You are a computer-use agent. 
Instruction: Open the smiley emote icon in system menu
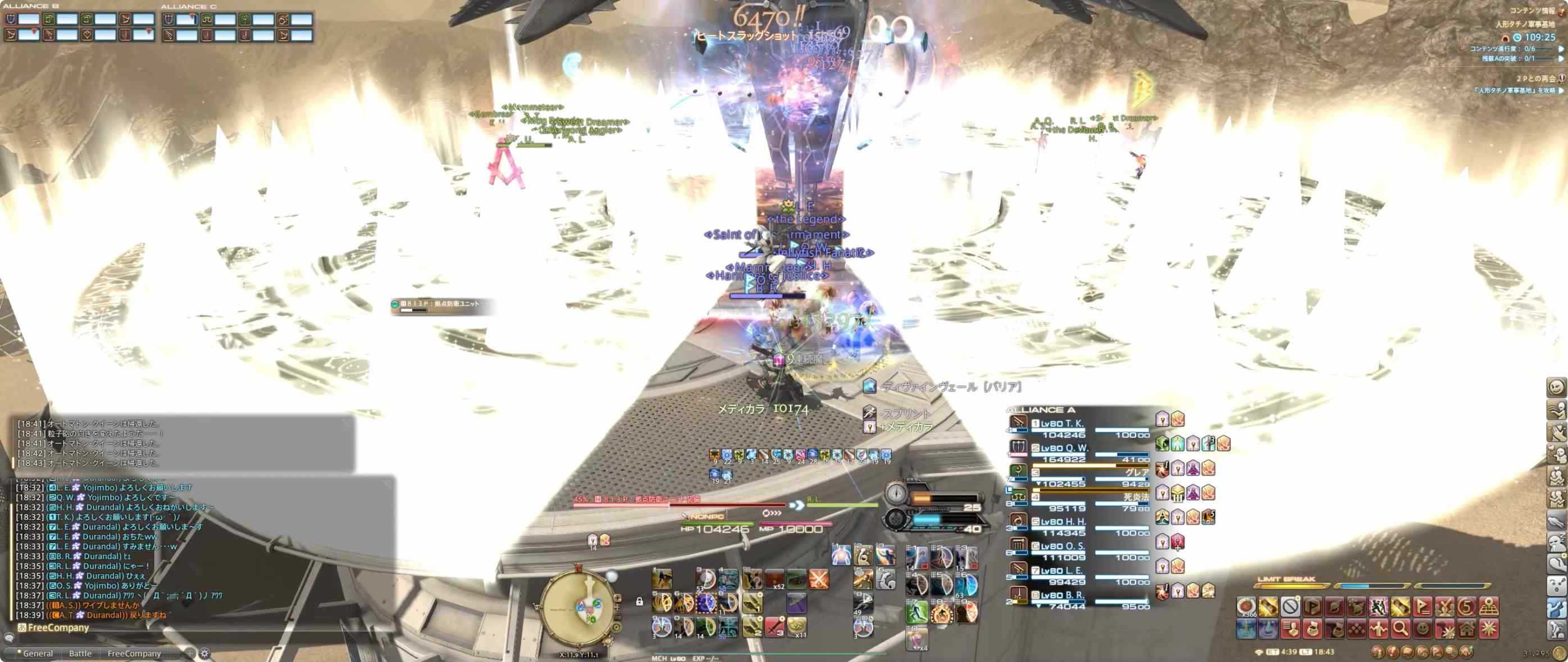[1423, 630]
